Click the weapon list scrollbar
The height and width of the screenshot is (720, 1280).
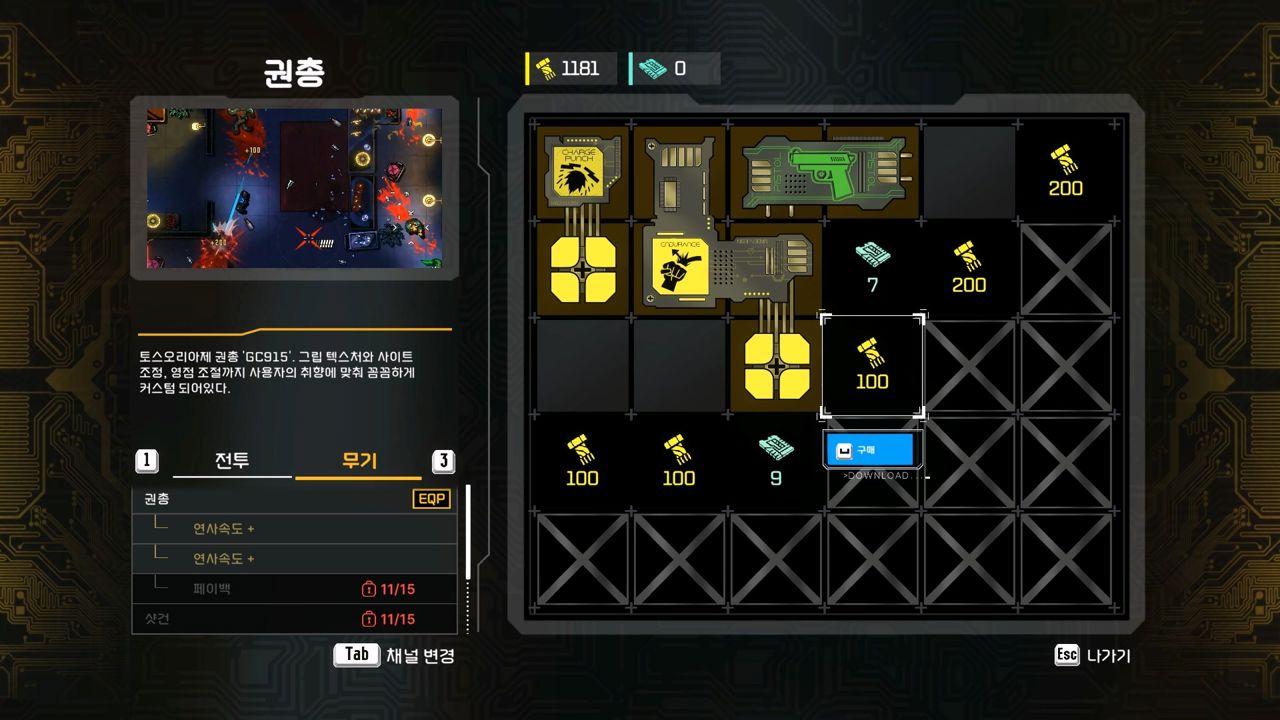point(467,531)
